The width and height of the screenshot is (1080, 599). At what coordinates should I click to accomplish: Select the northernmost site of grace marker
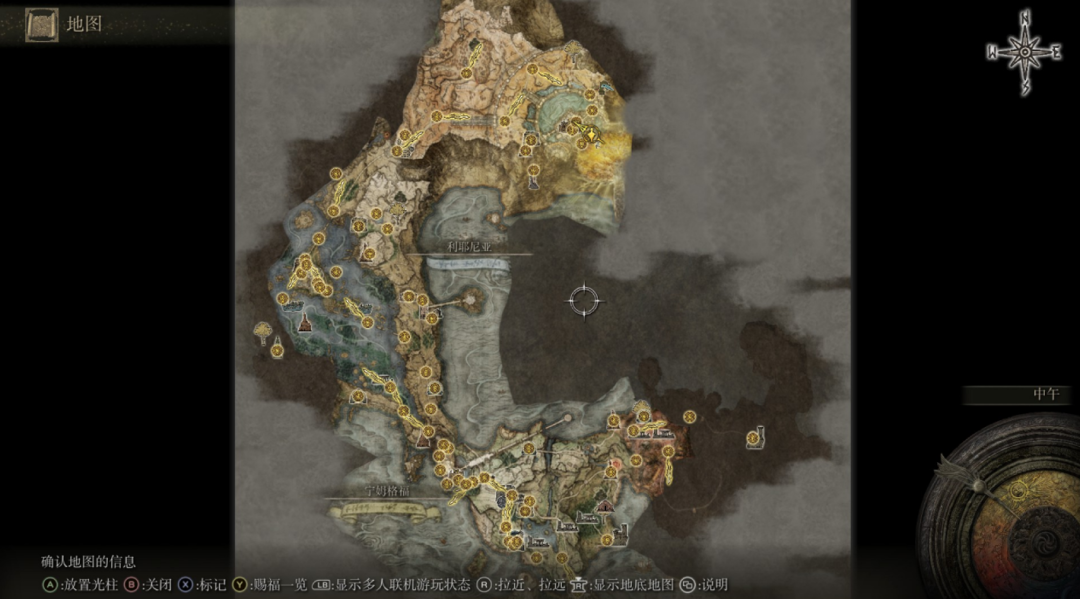(532, 70)
